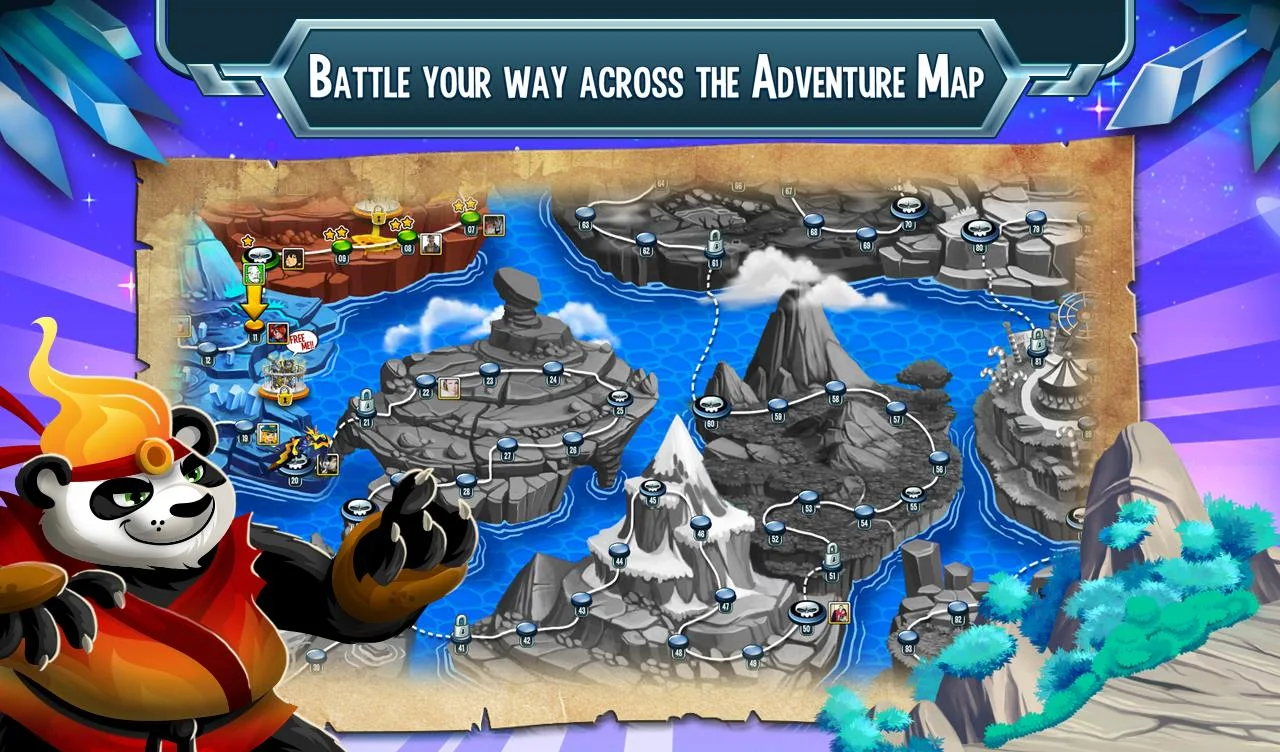The image size is (1280, 752).
Task: Click the boss skull node 80
Action: (977, 232)
